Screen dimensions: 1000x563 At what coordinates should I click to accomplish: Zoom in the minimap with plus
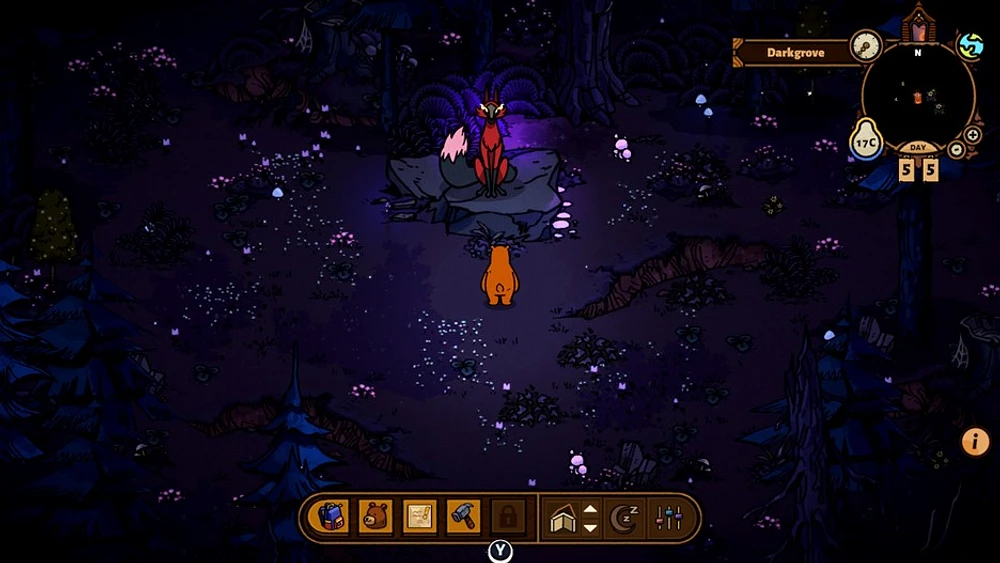coord(972,135)
